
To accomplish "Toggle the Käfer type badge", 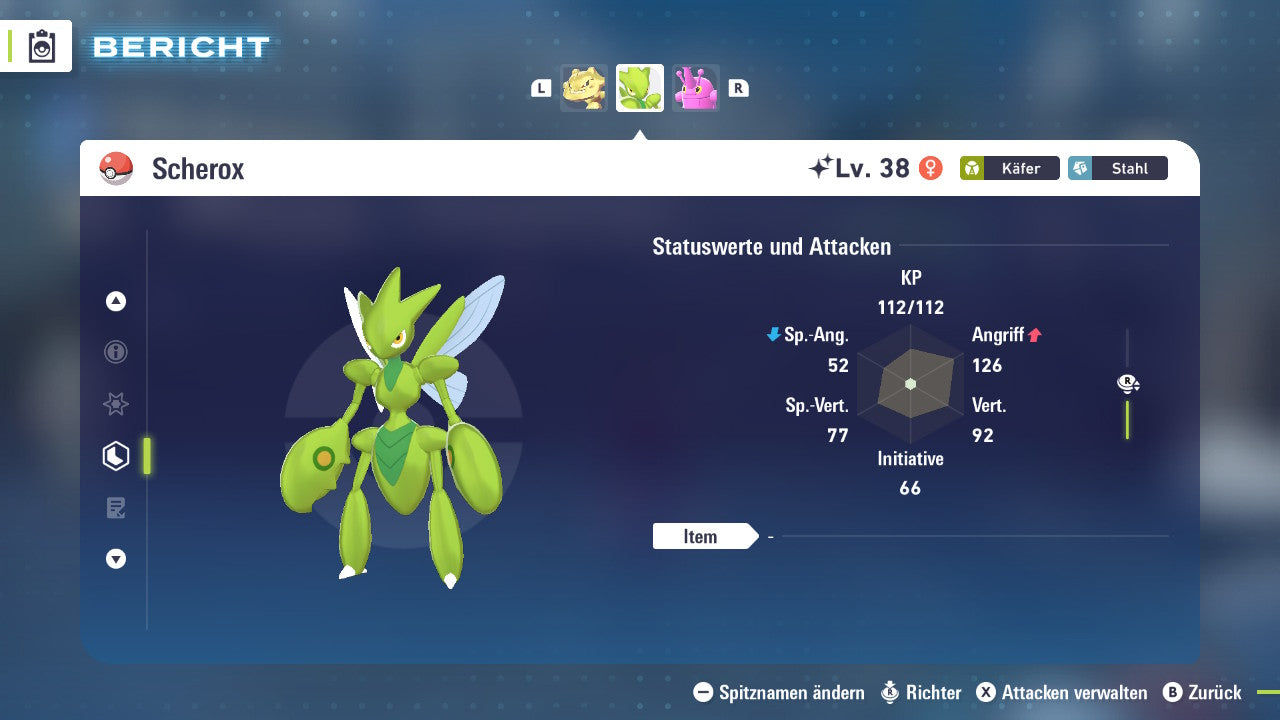I will (x=1009, y=168).
